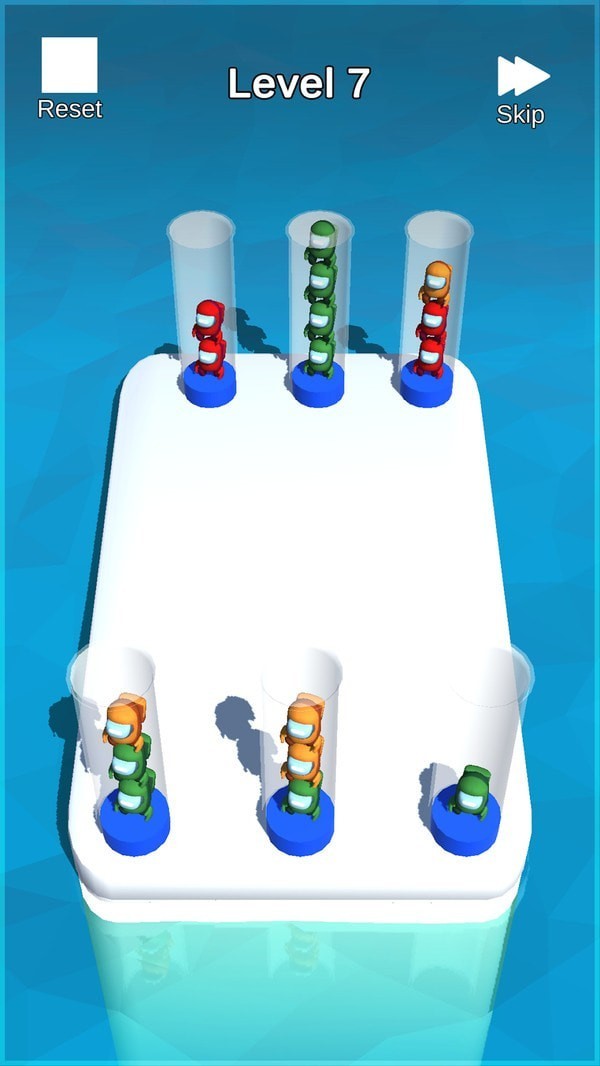Viewport: 600px width, 1066px height.
Task: Tap the tube with two oranges above a green
Action: pos(301,755)
